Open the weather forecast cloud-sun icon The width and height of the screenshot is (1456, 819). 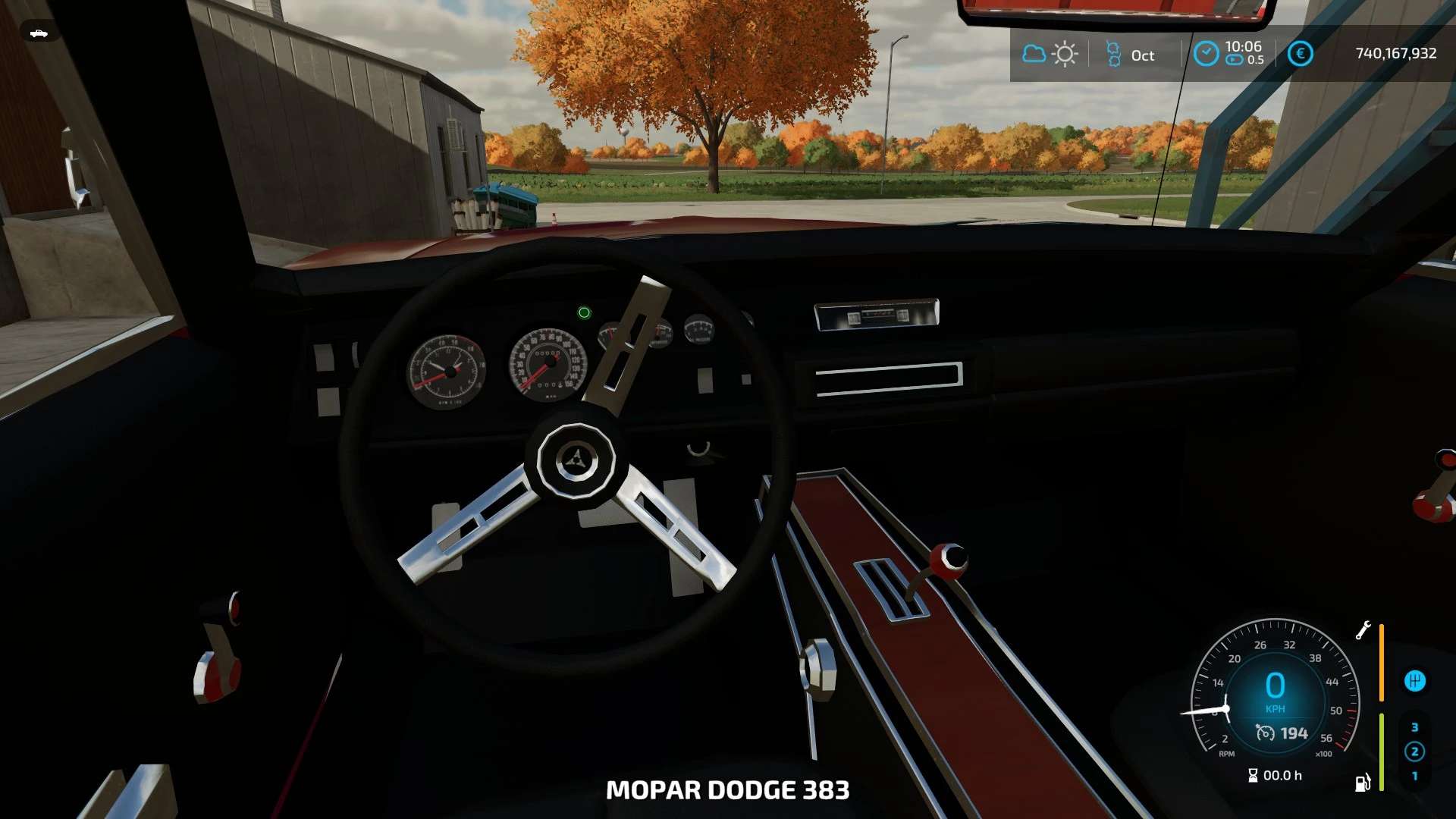[1050, 55]
